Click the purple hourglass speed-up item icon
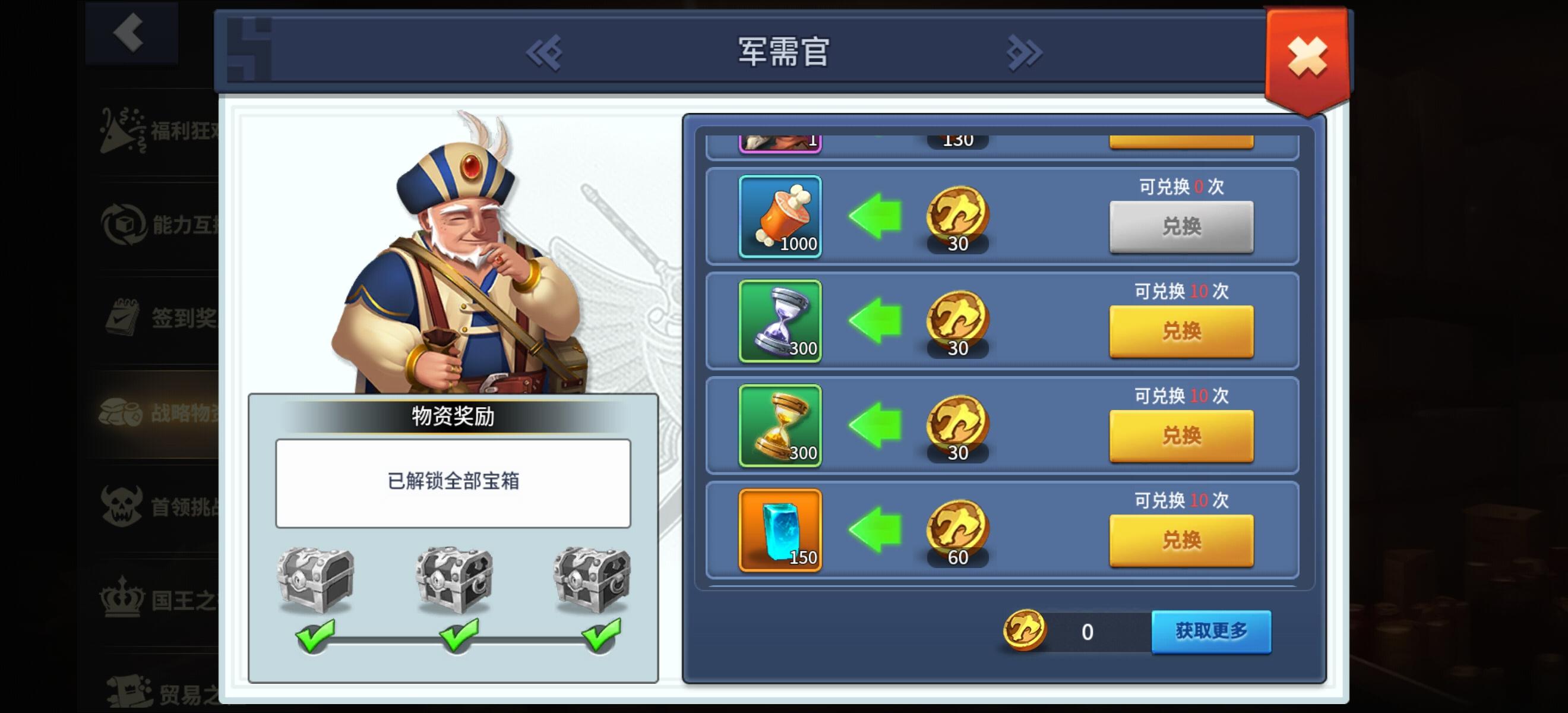Image resolution: width=1568 pixels, height=713 pixels. (x=779, y=322)
